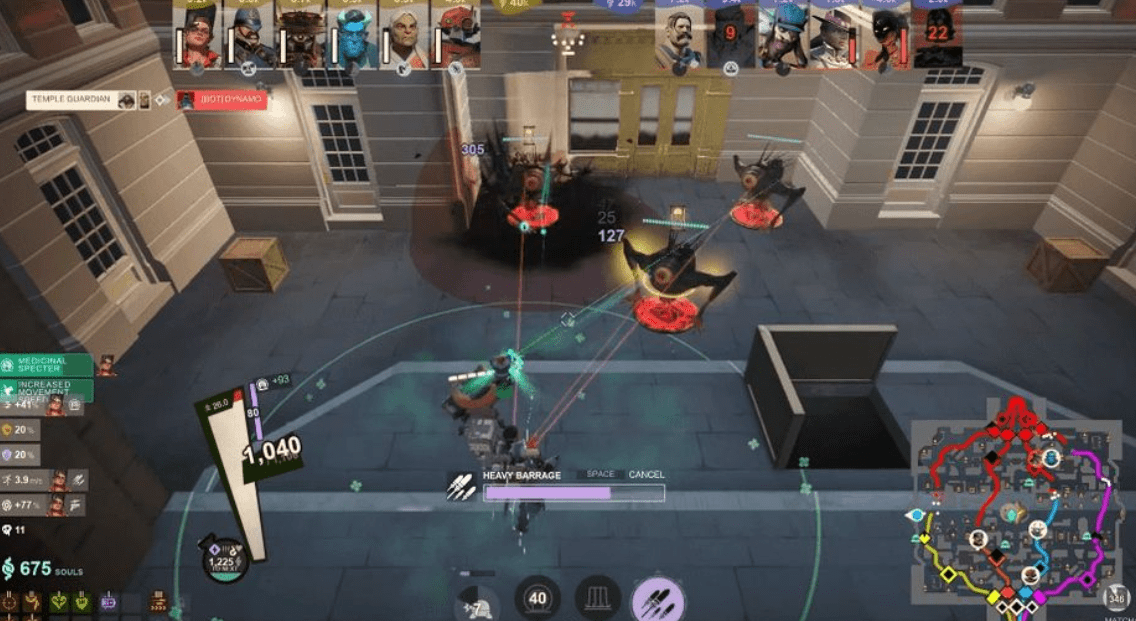
Task: Click the ability icon showing 40 cooldown
Action: (x=537, y=599)
